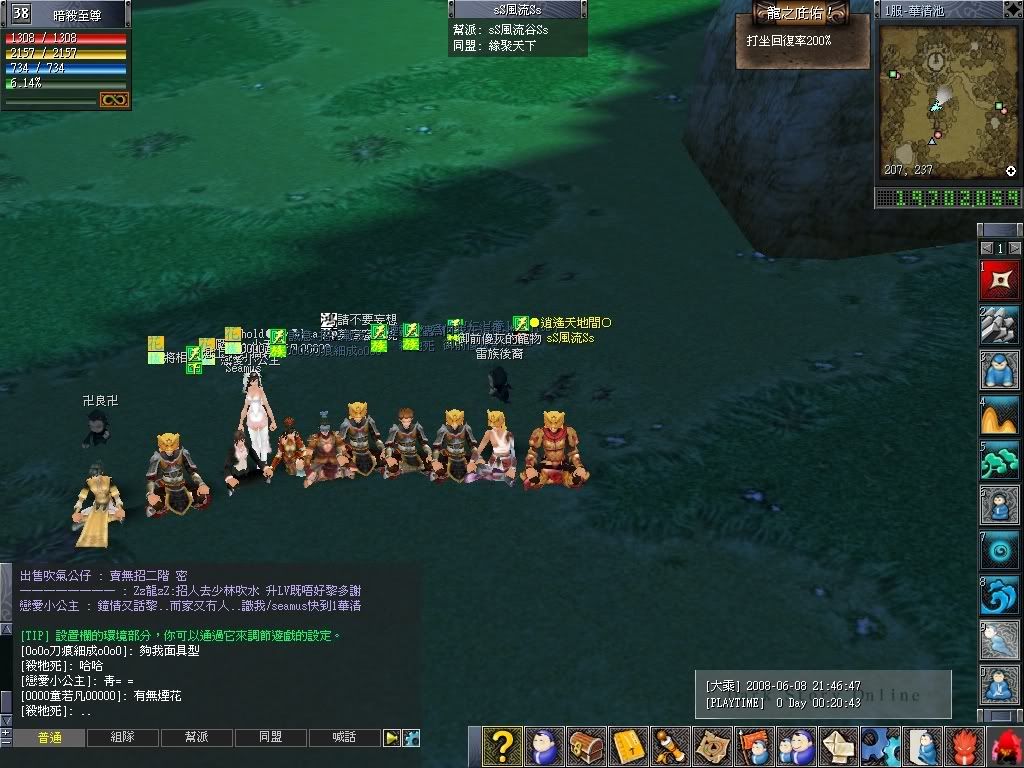Open the yellow book icon

(629, 747)
